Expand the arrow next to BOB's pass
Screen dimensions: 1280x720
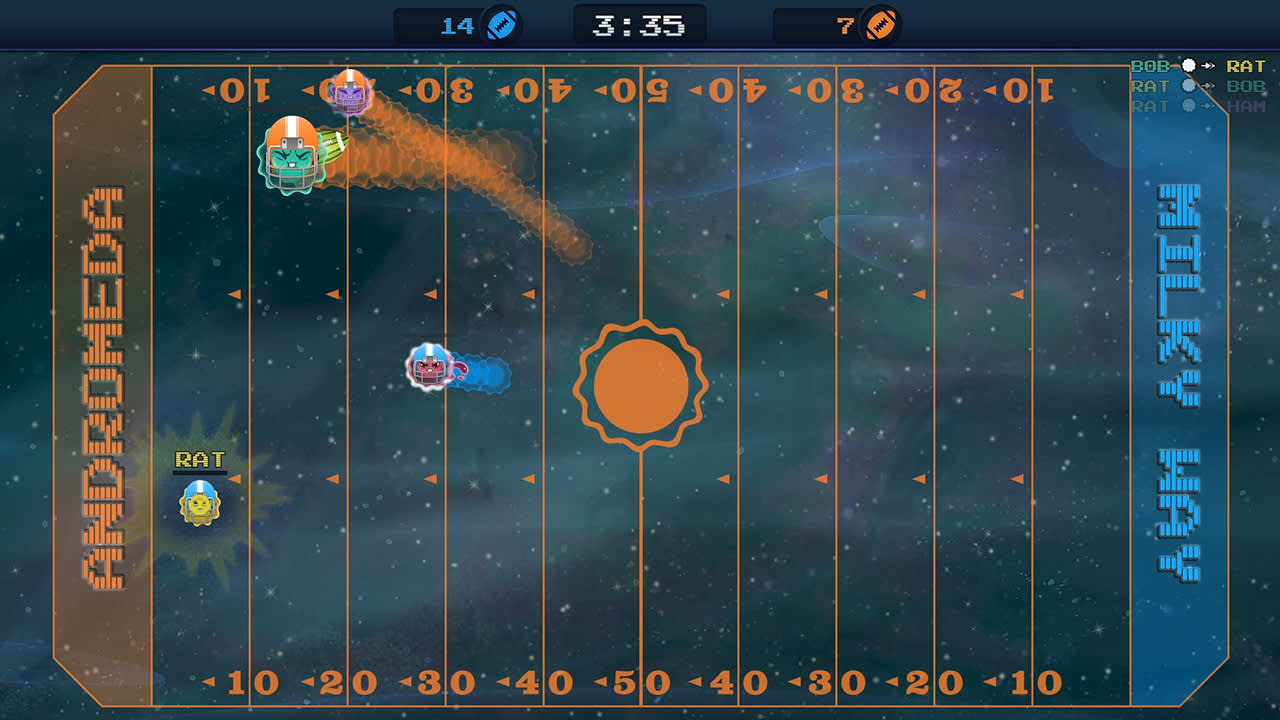tap(1208, 66)
